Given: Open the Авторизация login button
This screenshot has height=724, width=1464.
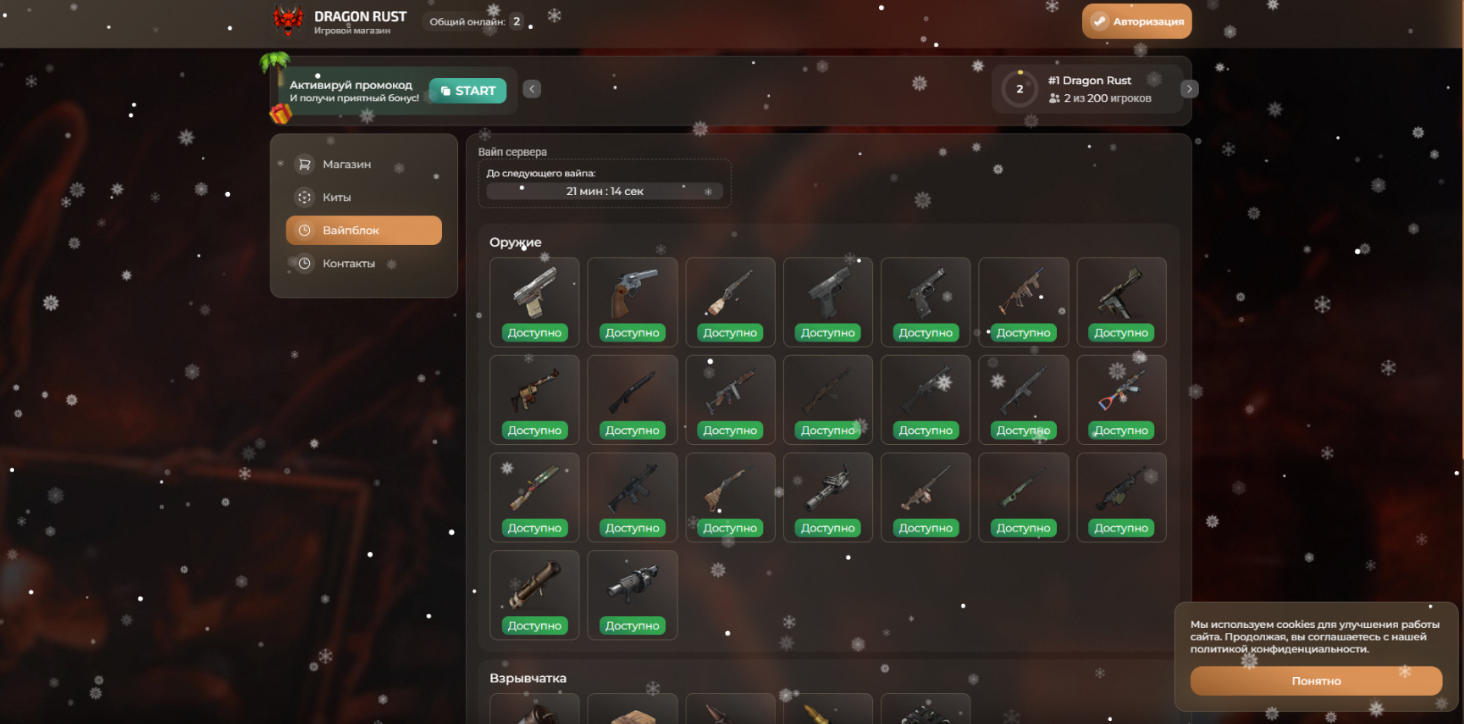Looking at the screenshot, I should click(1136, 21).
